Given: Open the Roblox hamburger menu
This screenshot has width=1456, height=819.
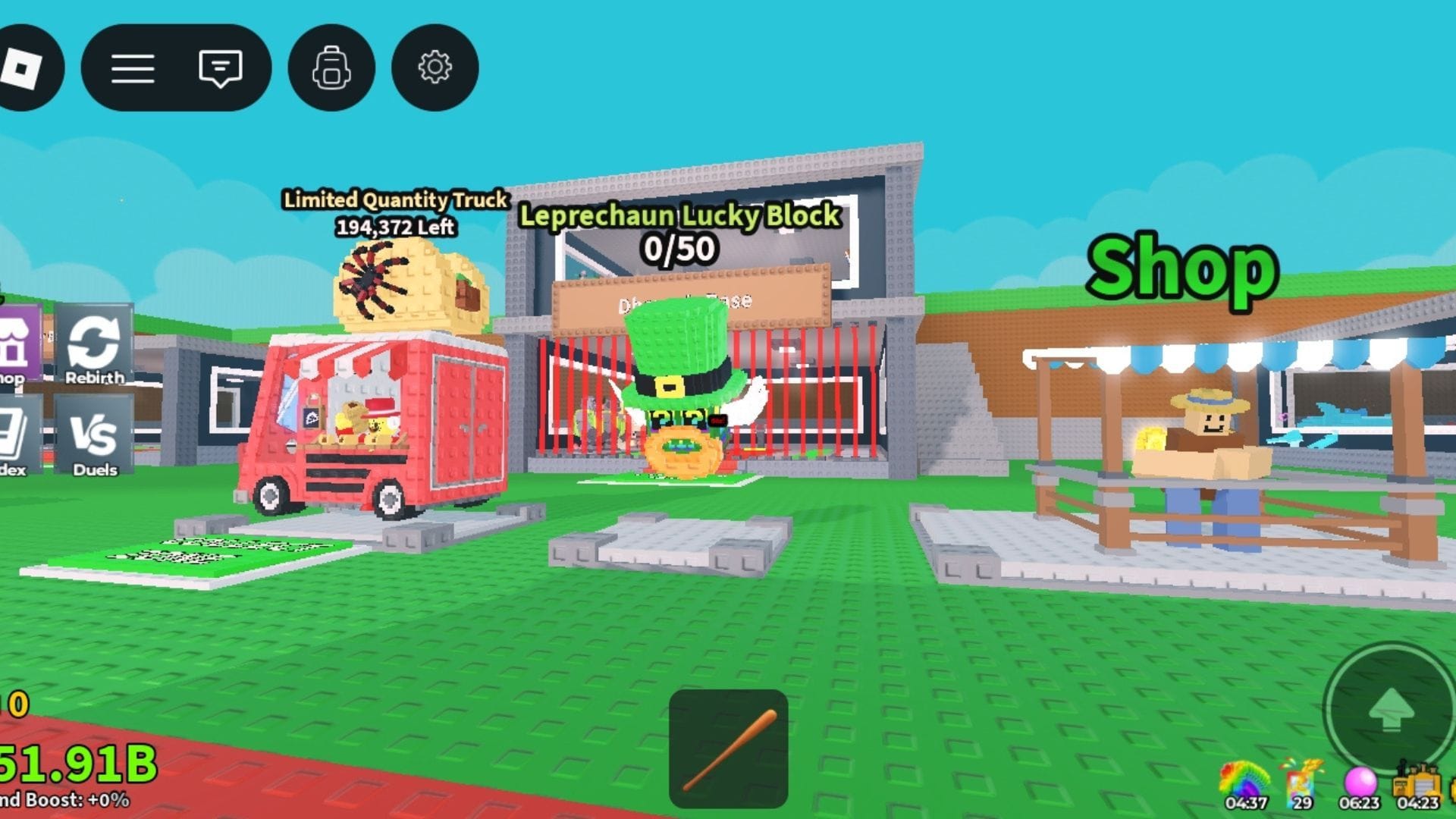Looking at the screenshot, I should [x=133, y=67].
